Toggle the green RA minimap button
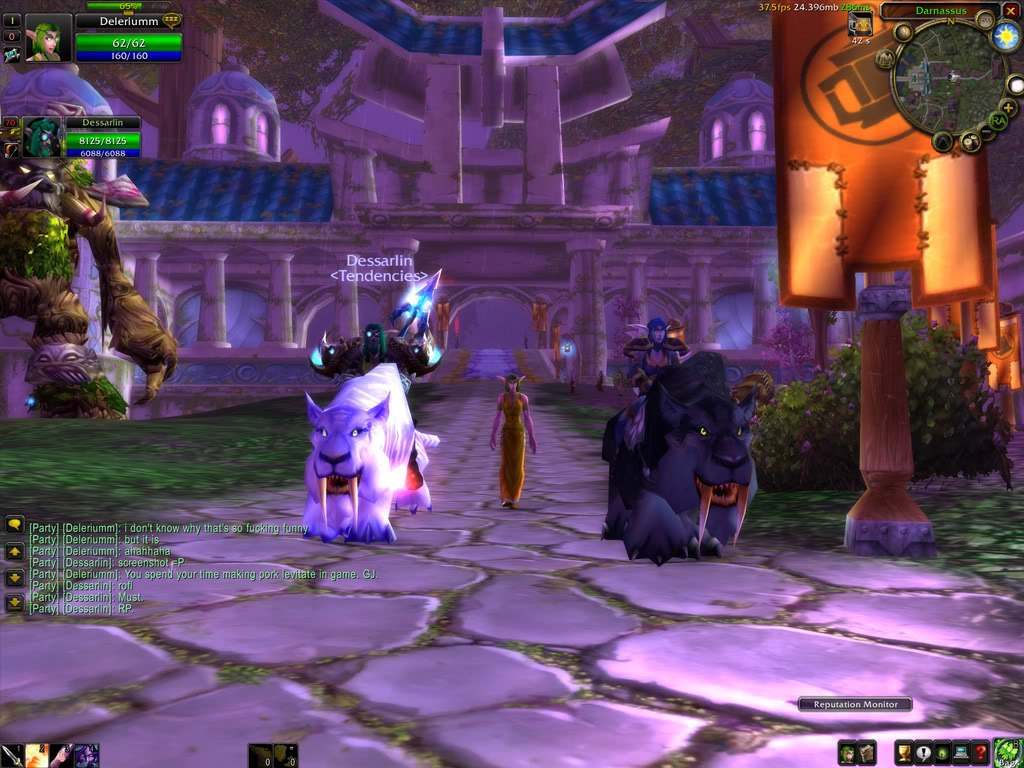The width and height of the screenshot is (1024, 768). [x=997, y=121]
